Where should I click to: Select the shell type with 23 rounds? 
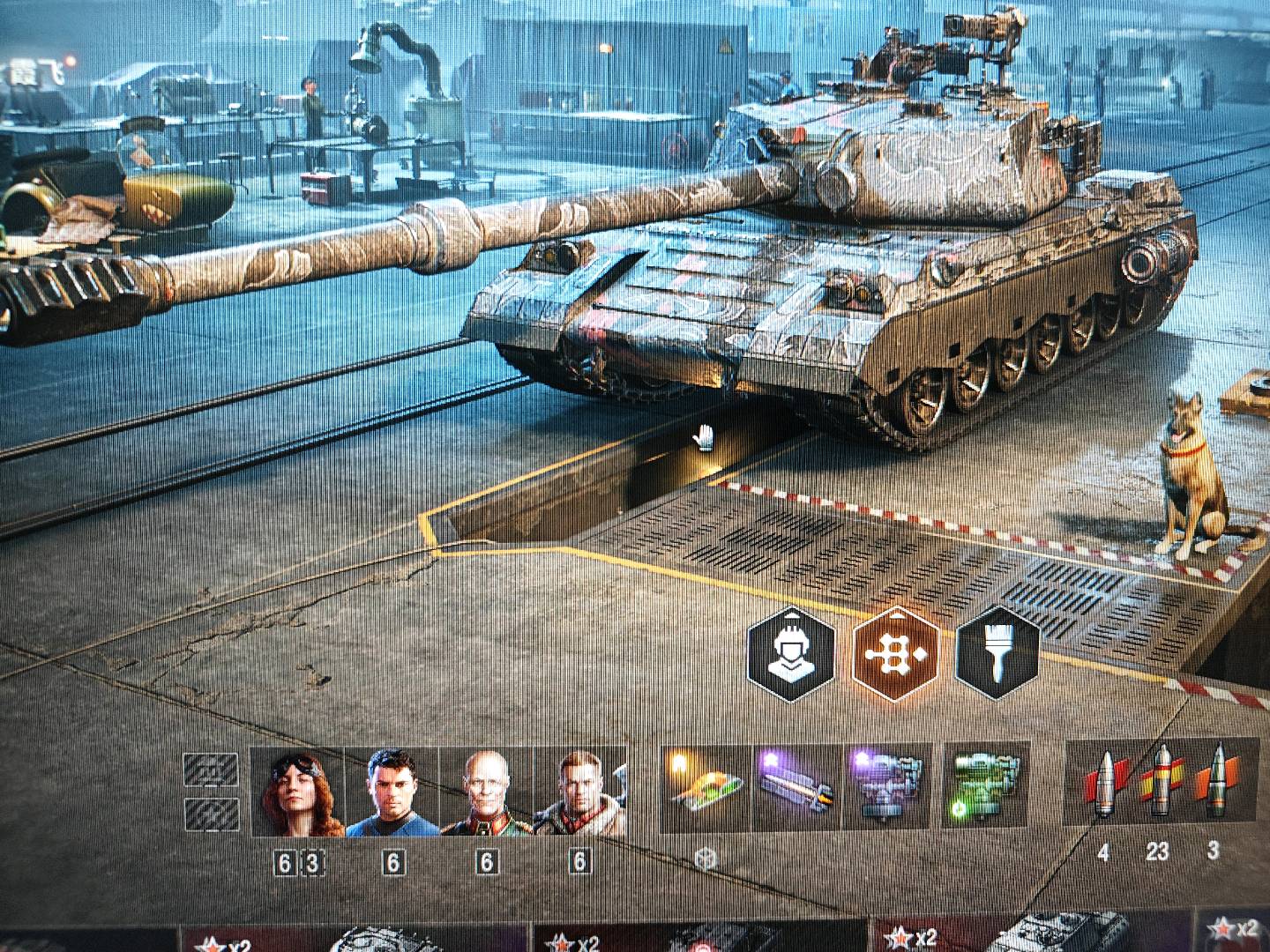(1159, 785)
